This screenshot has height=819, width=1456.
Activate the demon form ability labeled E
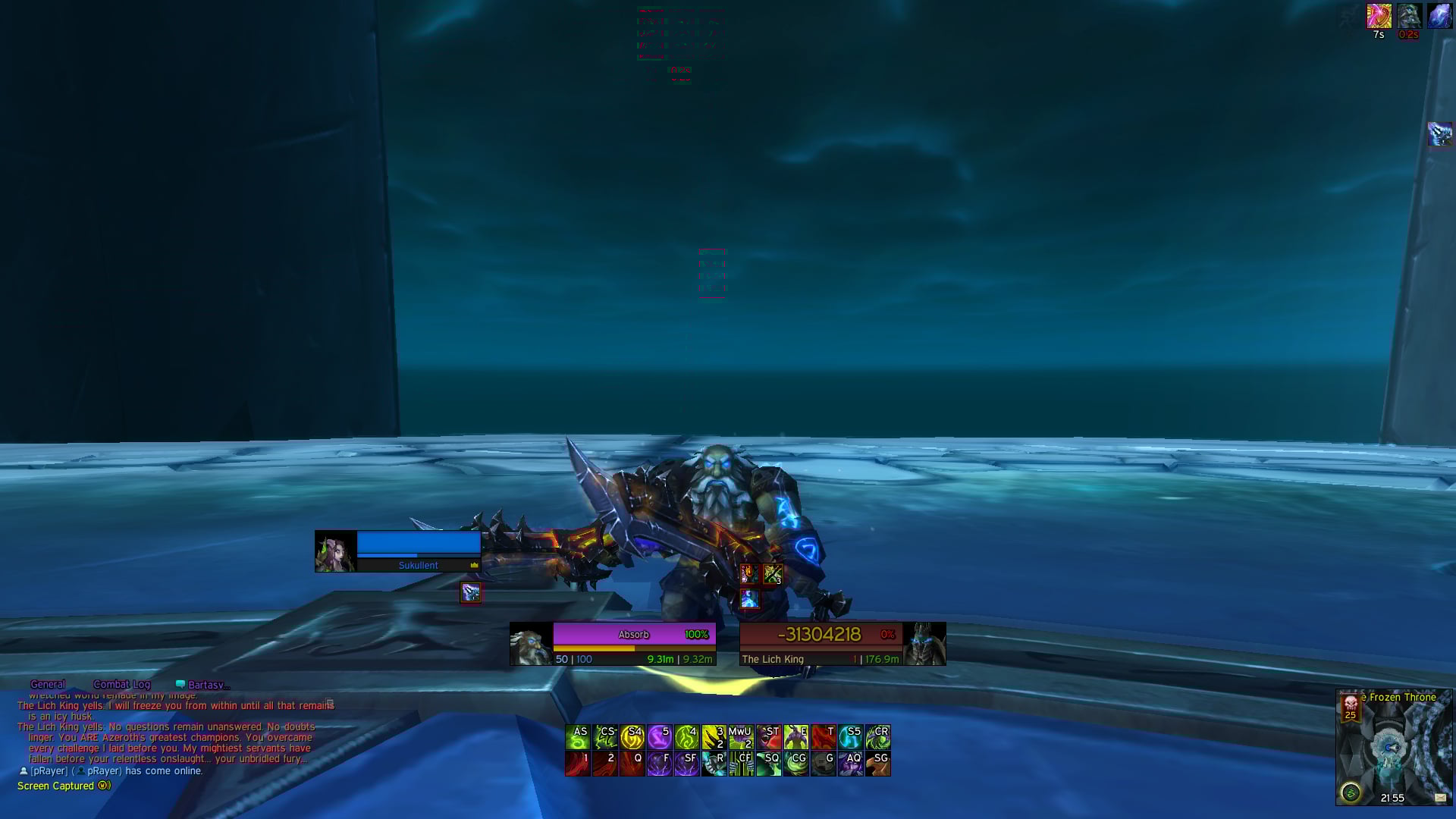pos(795,737)
